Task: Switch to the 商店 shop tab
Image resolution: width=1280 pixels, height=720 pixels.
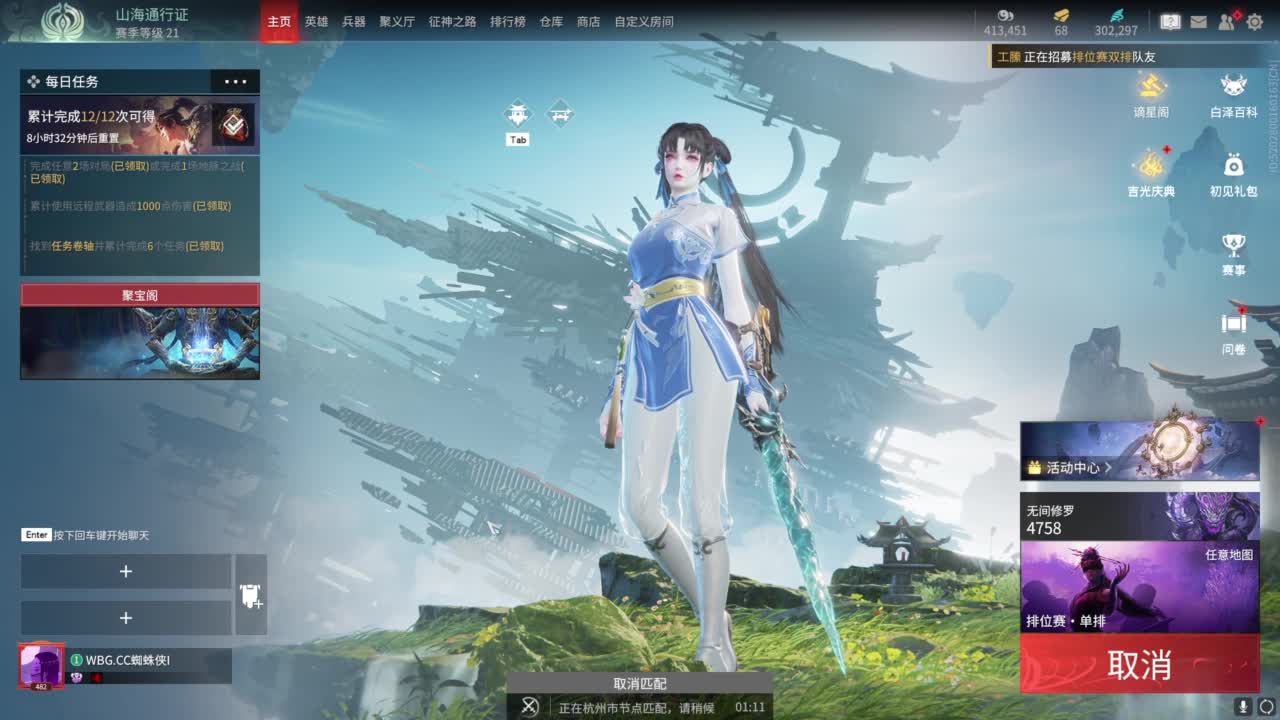Action: 590,20
